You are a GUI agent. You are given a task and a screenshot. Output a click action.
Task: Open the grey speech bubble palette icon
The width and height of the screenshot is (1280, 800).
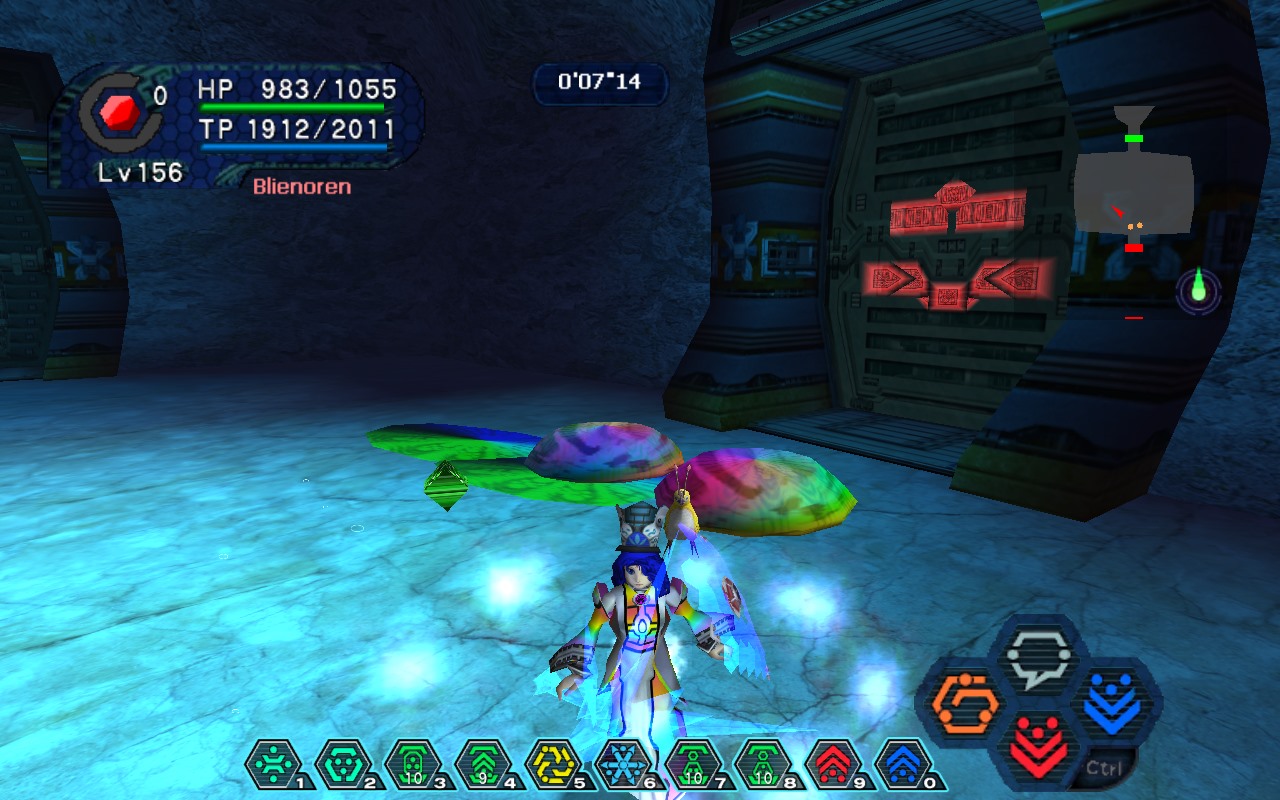click(x=1037, y=657)
